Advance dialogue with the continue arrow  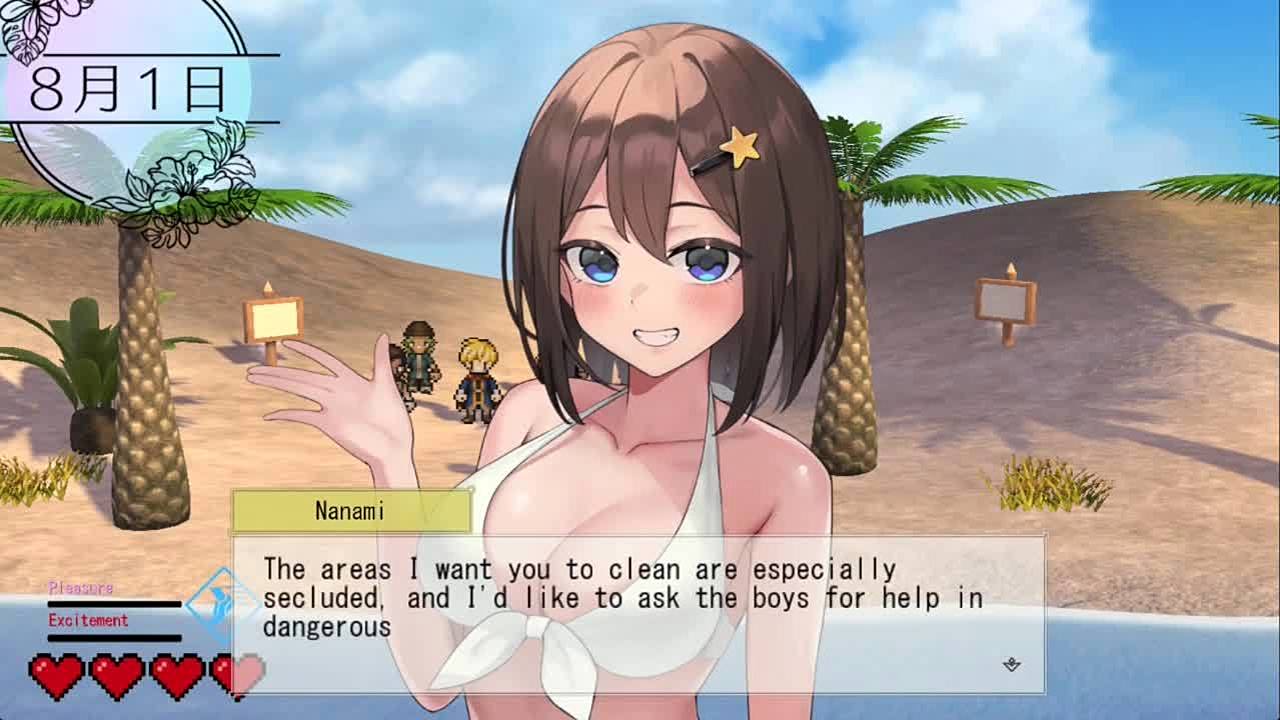(1011, 664)
